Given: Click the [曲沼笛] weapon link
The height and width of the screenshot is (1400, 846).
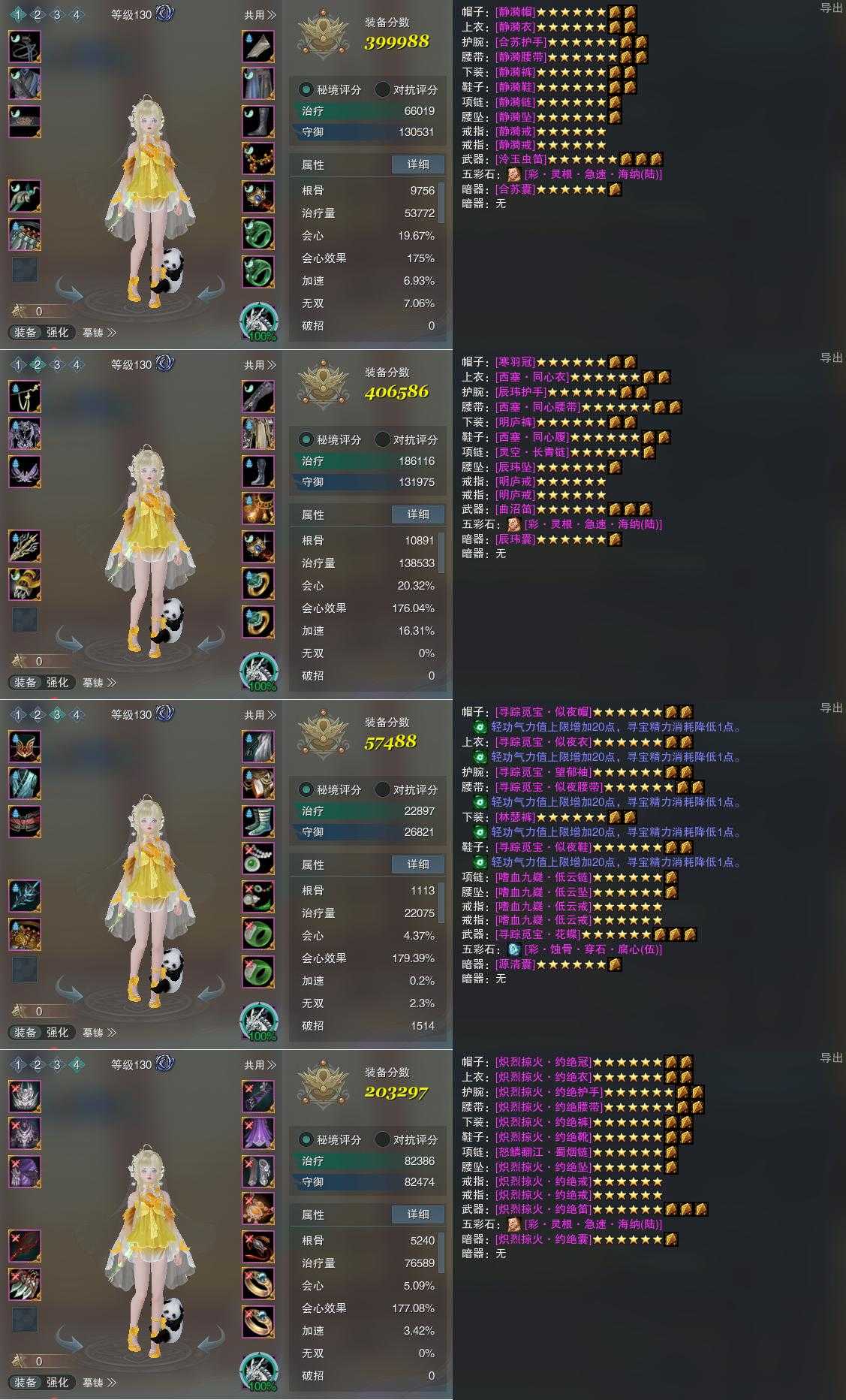Looking at the screenshot, I should 516,509.
